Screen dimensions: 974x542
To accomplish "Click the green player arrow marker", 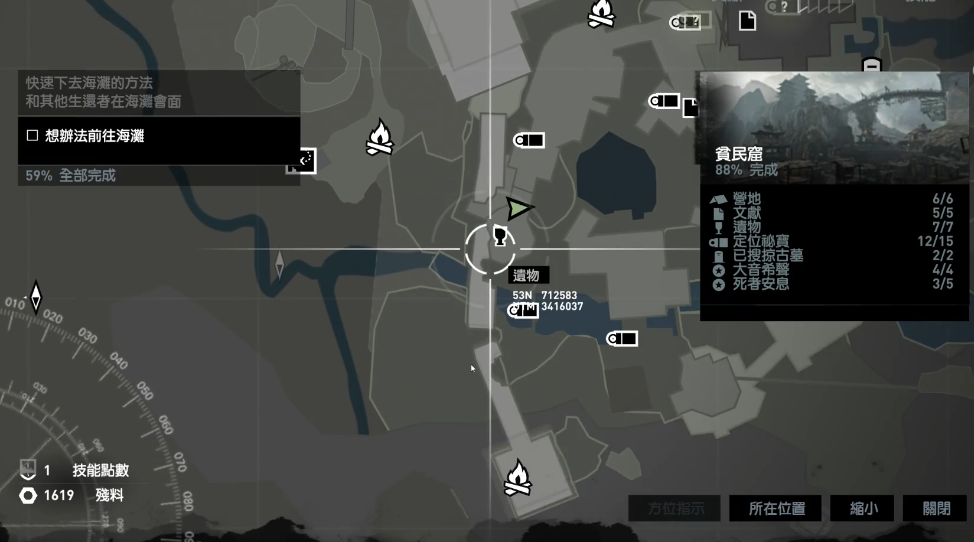I will click(x=518, y=208).
